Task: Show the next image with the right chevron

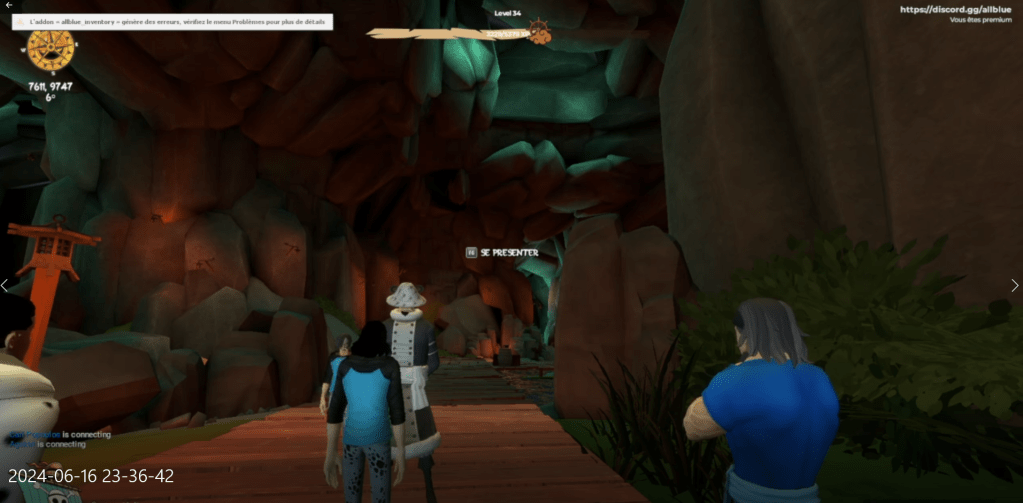Action: click(1015, 286)
